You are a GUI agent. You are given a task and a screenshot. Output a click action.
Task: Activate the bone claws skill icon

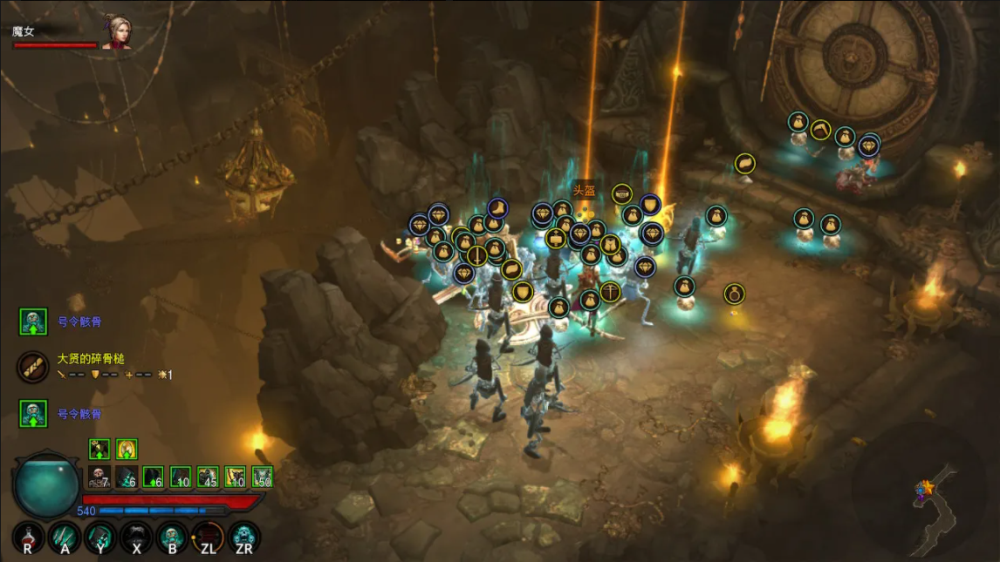(x=65, y=540)
